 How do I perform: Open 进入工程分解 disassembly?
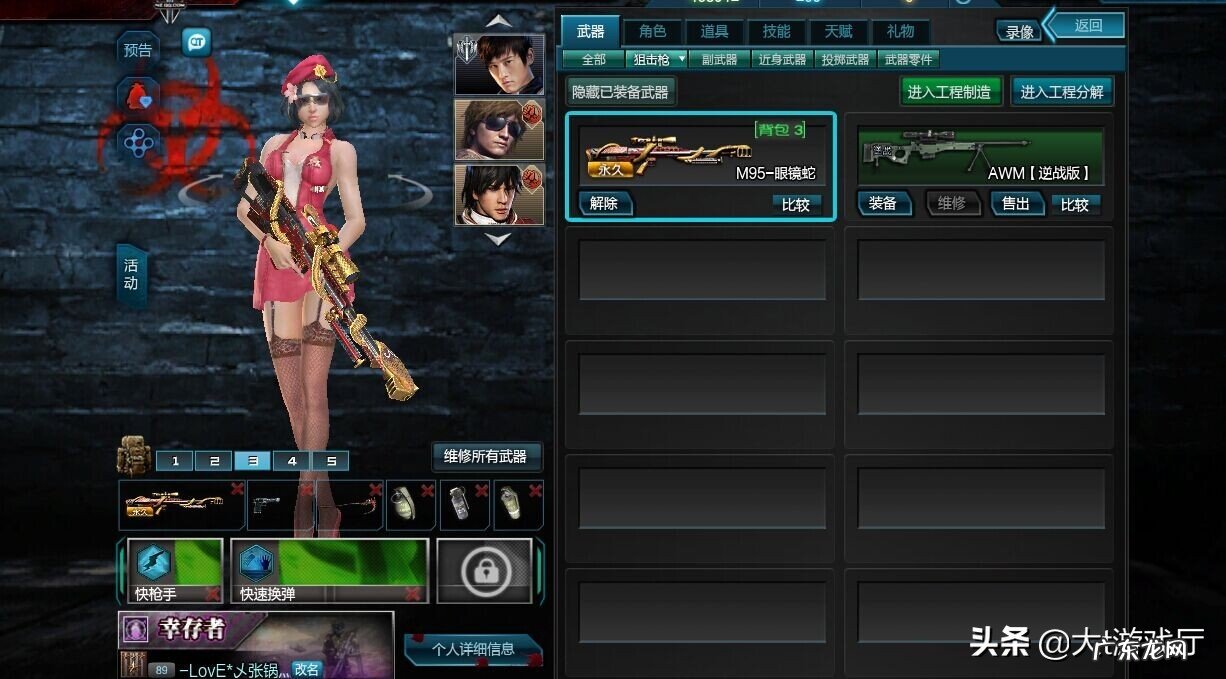coord(1061,92)
